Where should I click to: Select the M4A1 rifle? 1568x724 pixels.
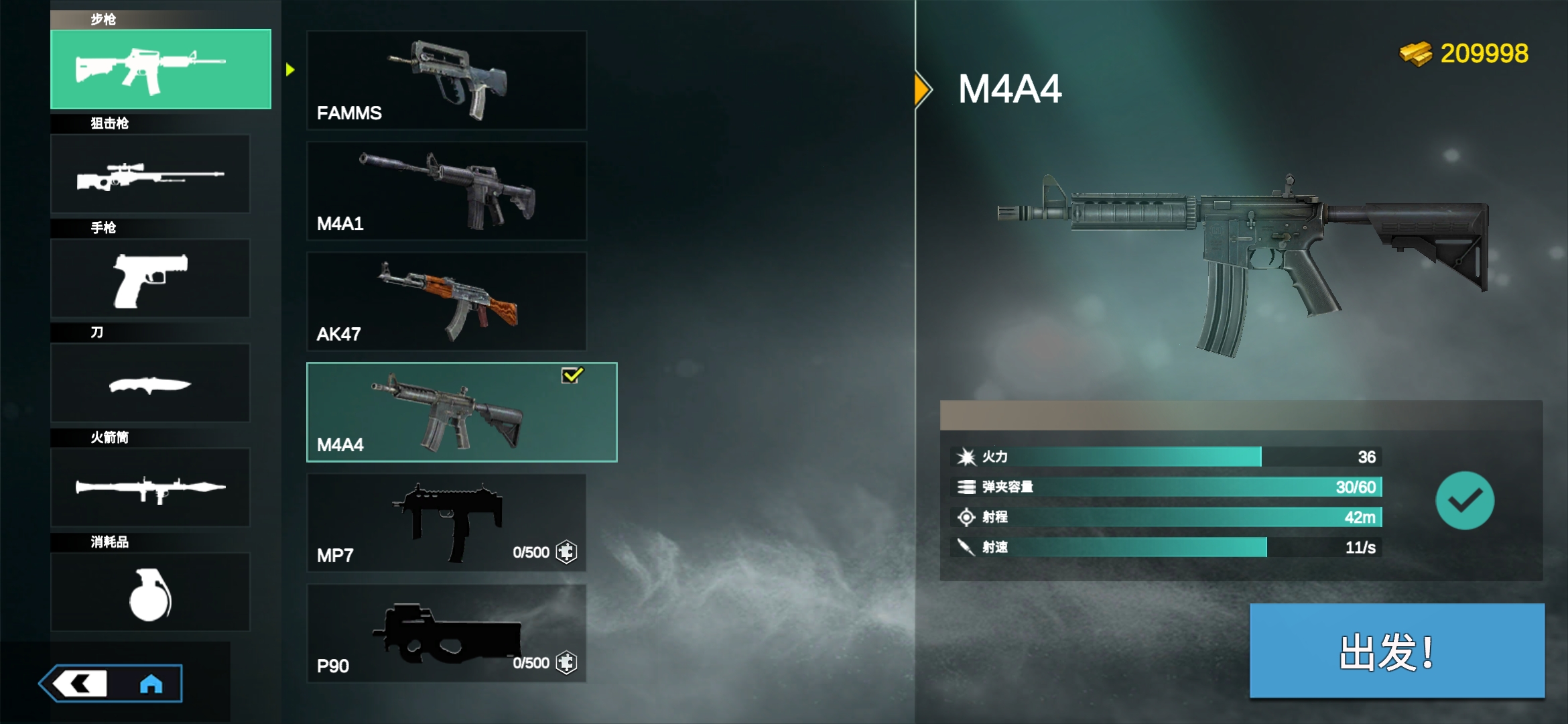[x=446, y=191]
